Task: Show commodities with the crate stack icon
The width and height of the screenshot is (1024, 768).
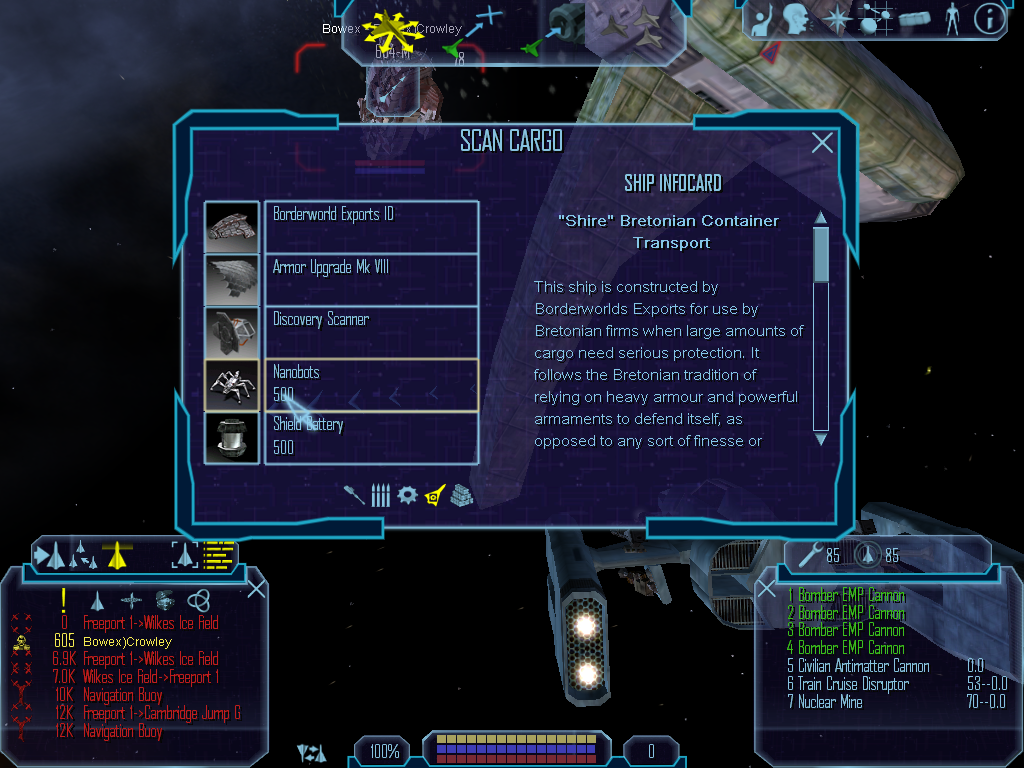Action: 460,495
